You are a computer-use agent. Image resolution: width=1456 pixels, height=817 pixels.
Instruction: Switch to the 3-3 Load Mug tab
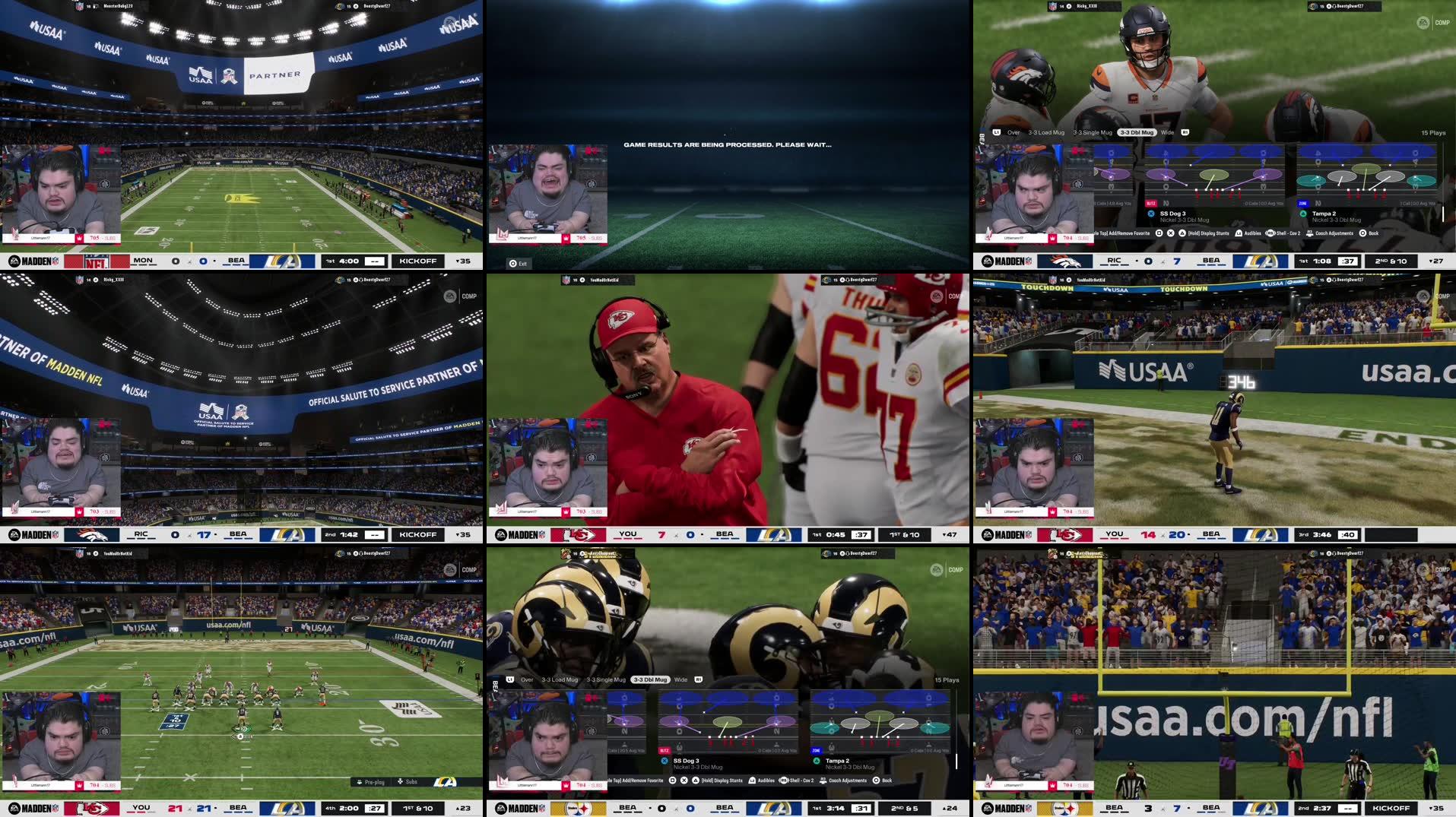(x=1047, y=132)
